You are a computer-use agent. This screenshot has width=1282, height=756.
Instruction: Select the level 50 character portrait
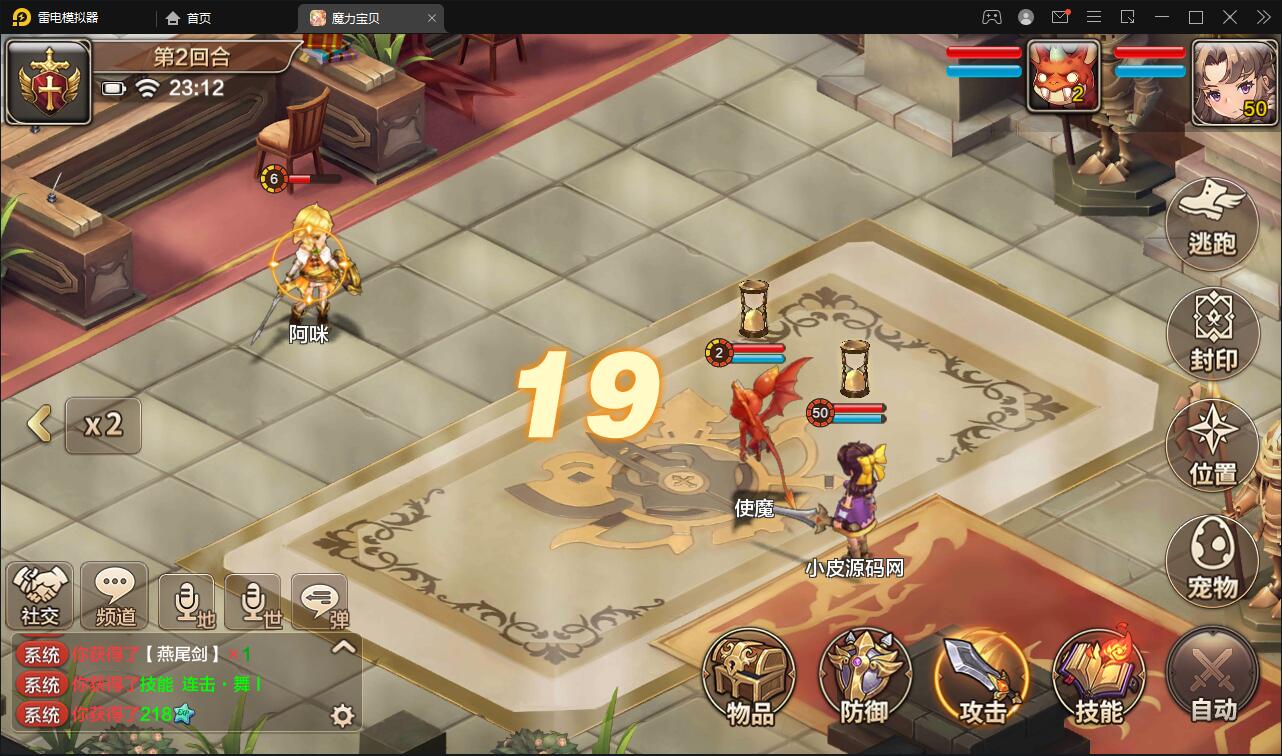click(x=1233, y=81)
